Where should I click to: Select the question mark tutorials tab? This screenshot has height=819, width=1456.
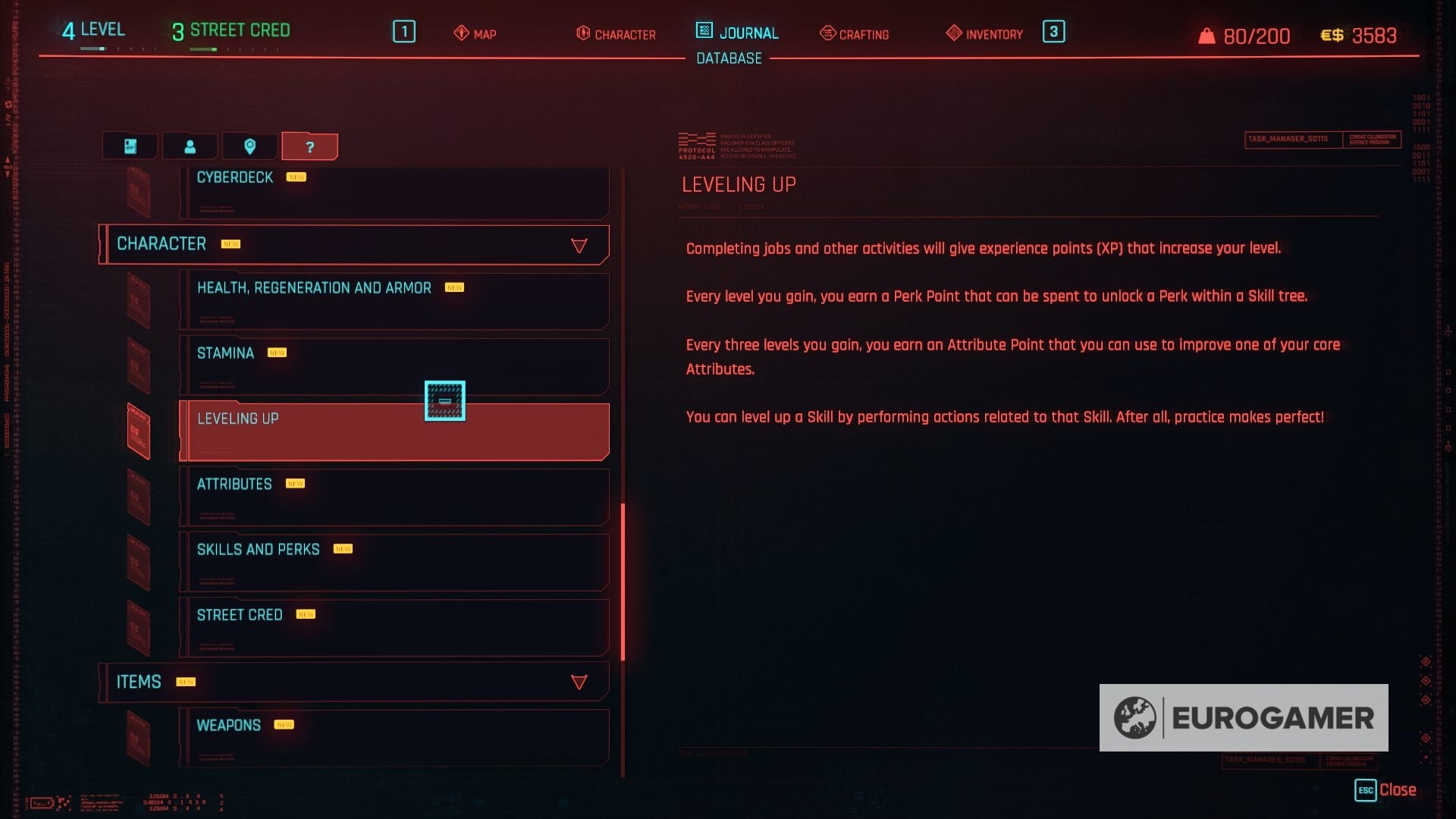[x=309, y=146]
